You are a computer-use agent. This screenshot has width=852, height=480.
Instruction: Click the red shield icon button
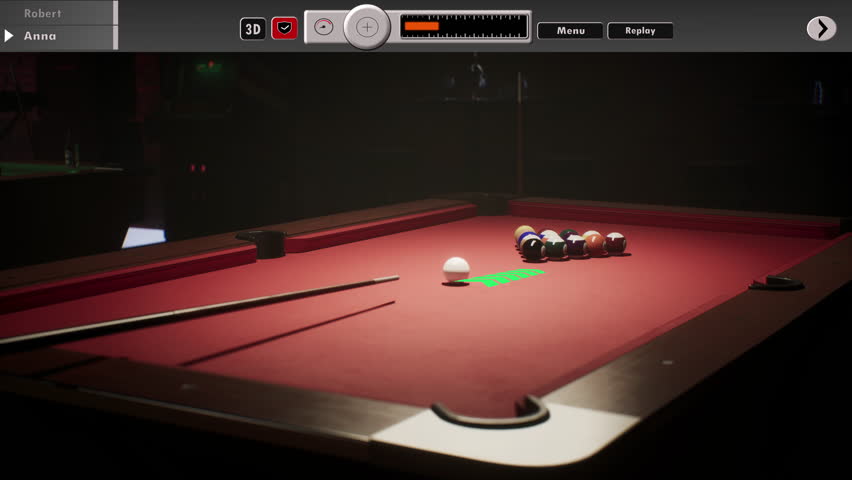coord(285,29)
